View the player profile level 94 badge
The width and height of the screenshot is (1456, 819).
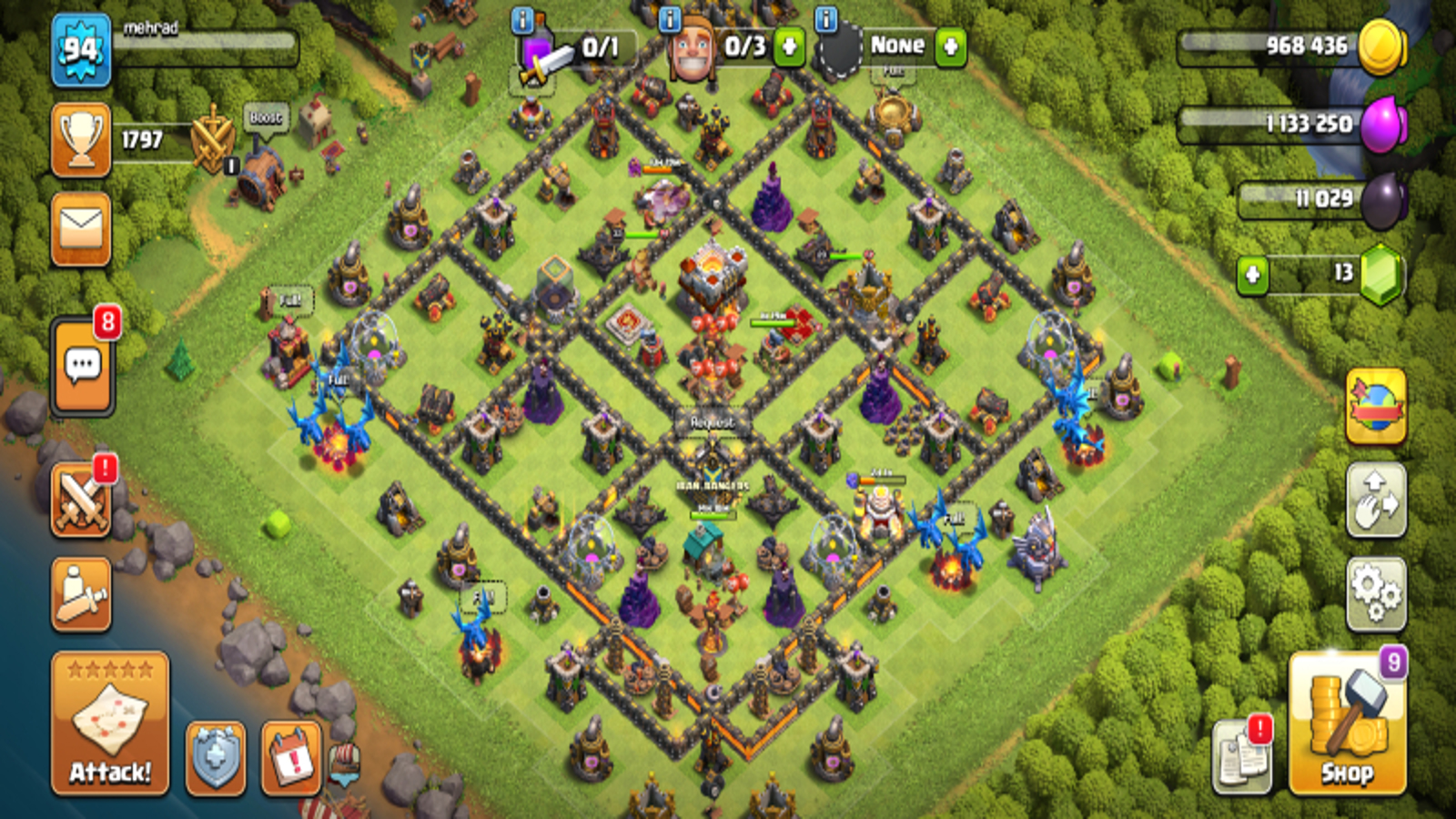81,51
